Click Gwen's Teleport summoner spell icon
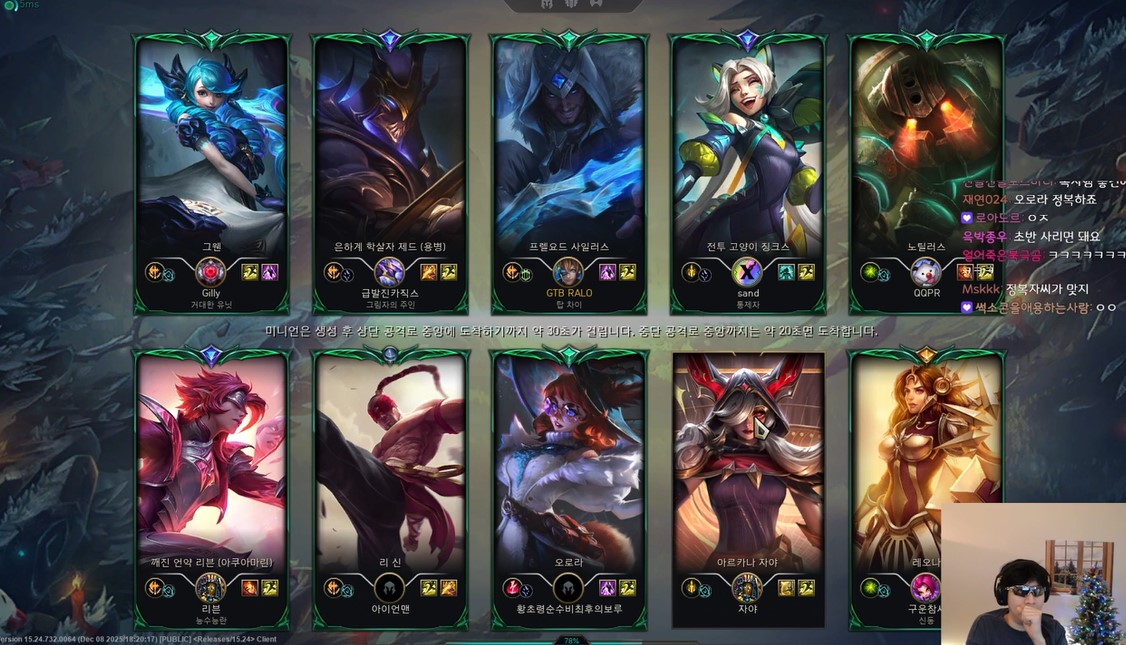 coord(269,272)
